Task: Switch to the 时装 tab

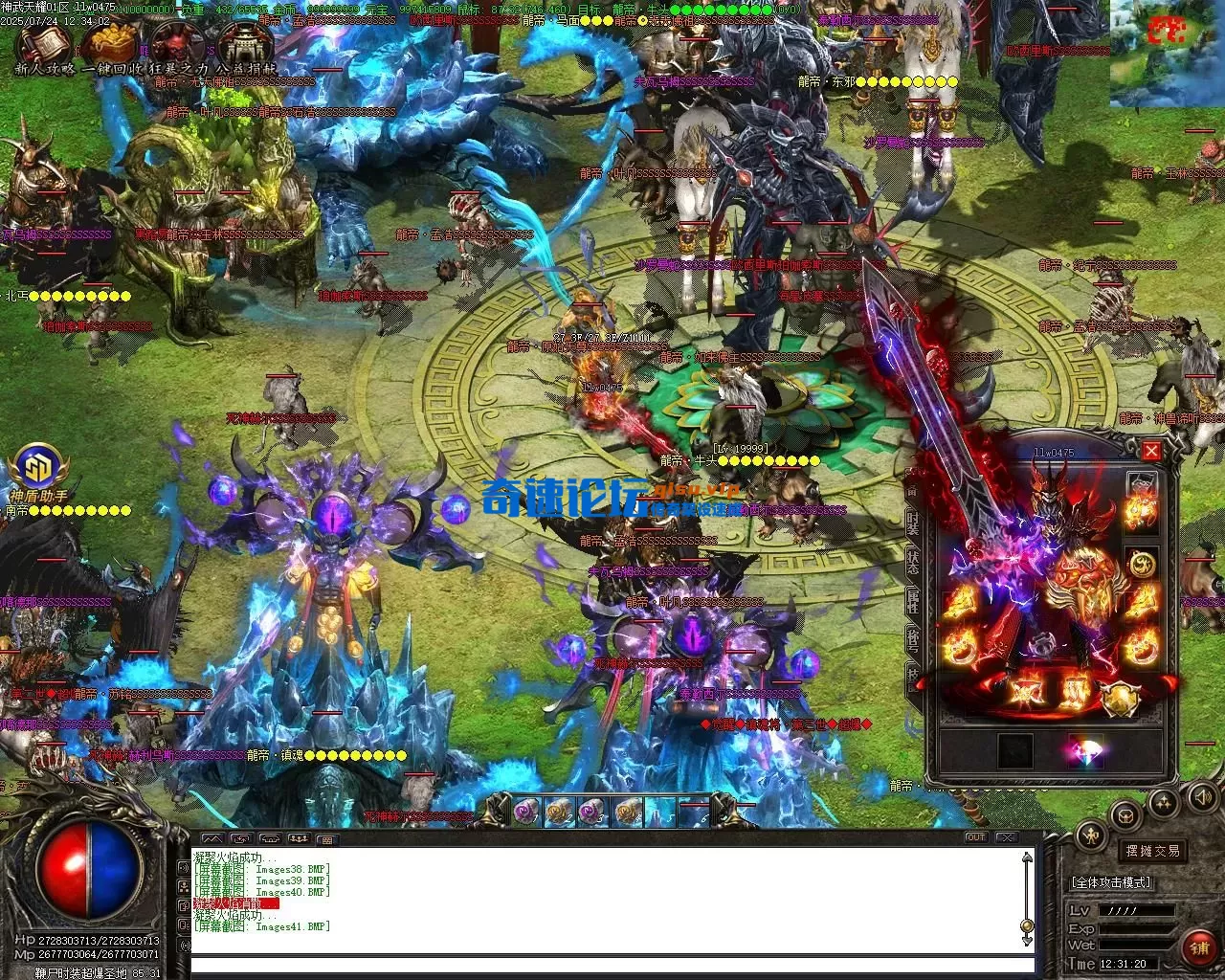Action: tap(914, 522)
